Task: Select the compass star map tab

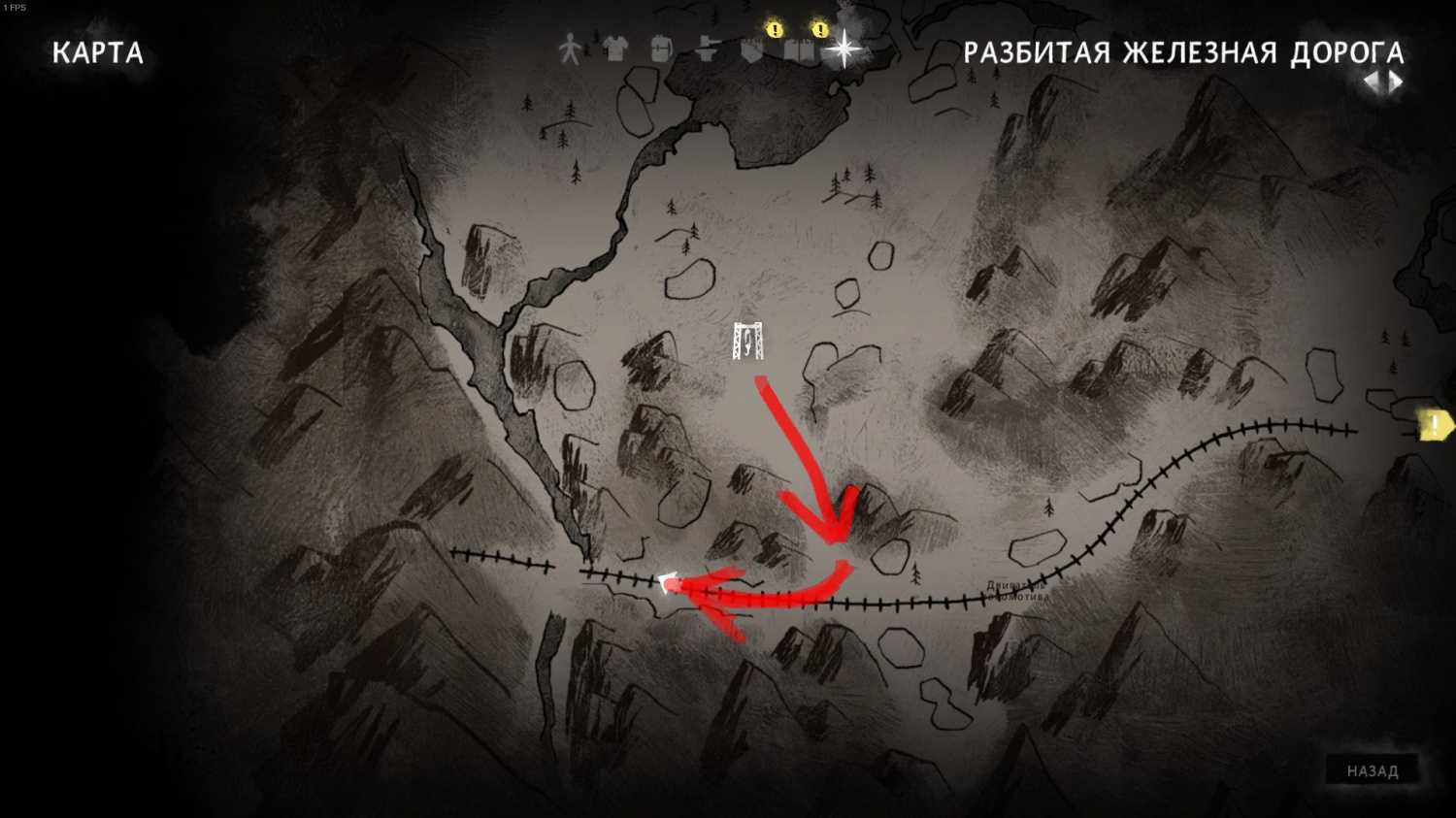Action: click(844, 49)
